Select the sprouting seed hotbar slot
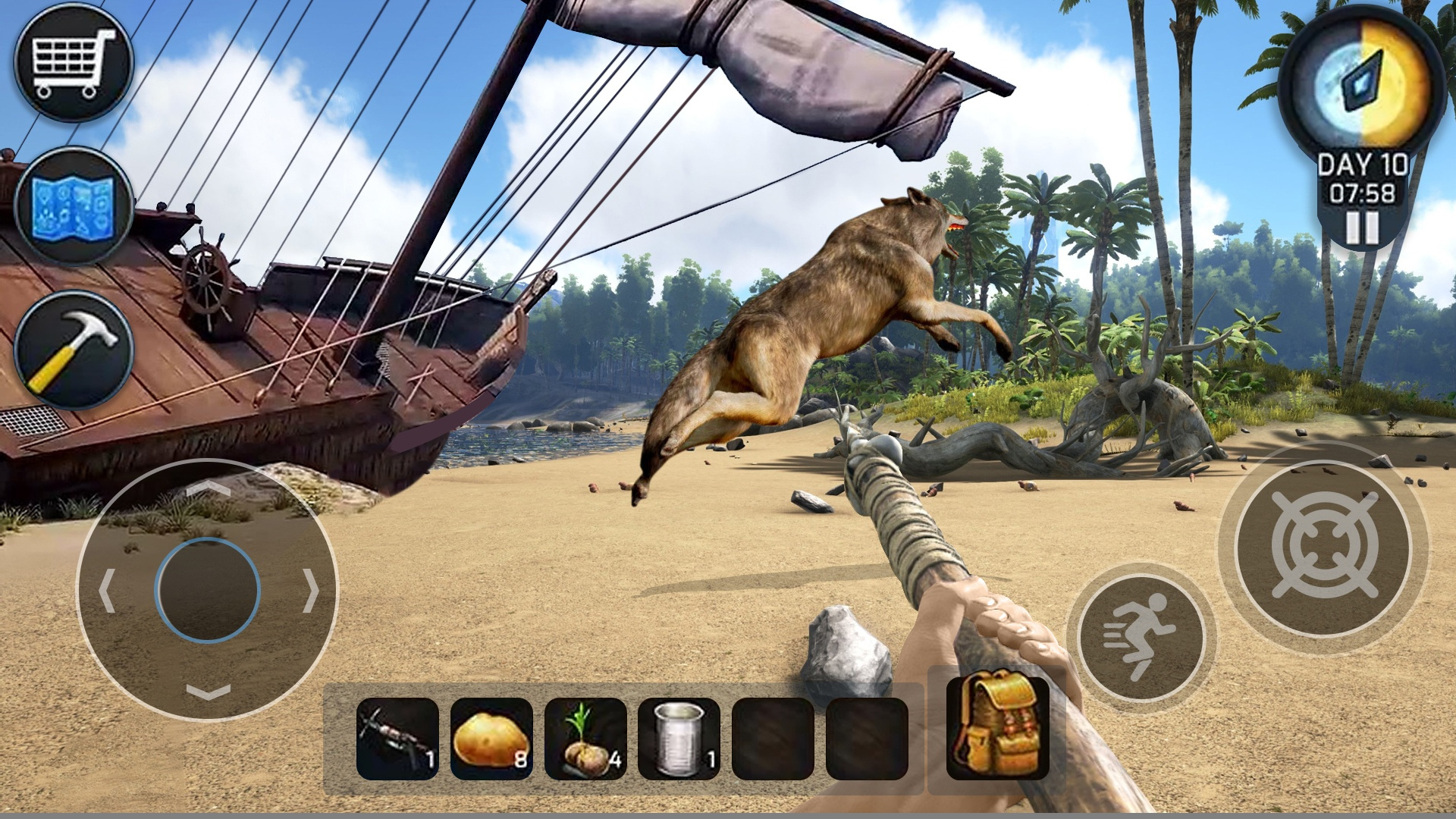This screenshot has height=819, width=1456. pos(585,739)
